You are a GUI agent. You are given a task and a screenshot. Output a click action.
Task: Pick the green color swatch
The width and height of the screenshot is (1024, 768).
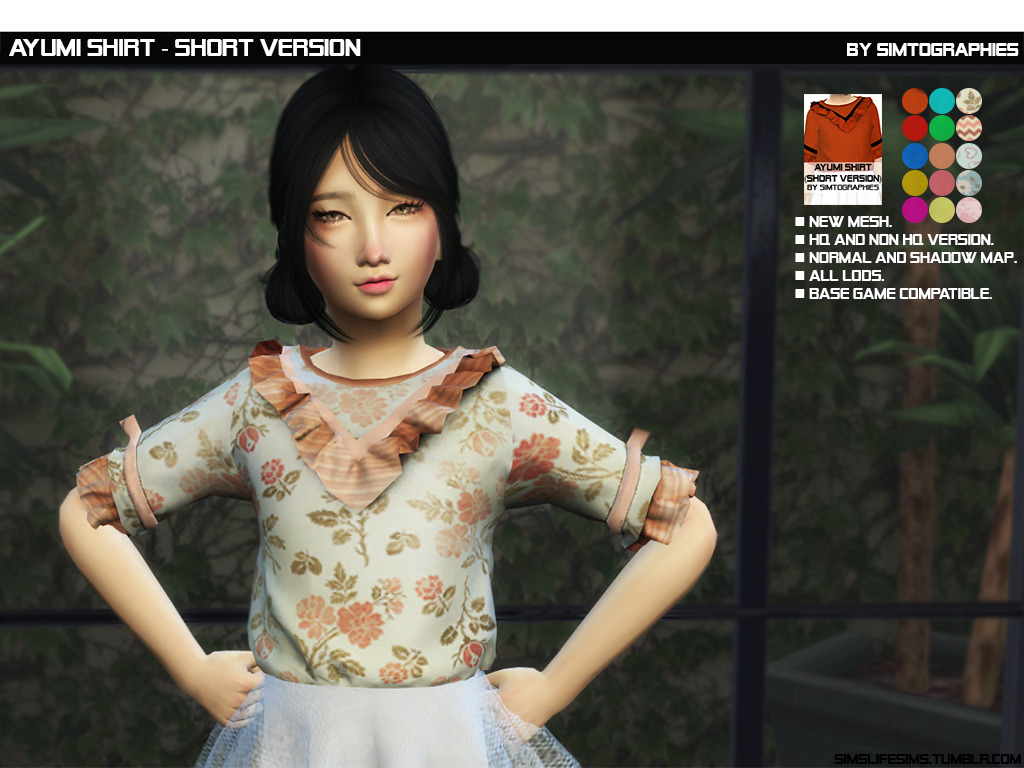(941, 128)
